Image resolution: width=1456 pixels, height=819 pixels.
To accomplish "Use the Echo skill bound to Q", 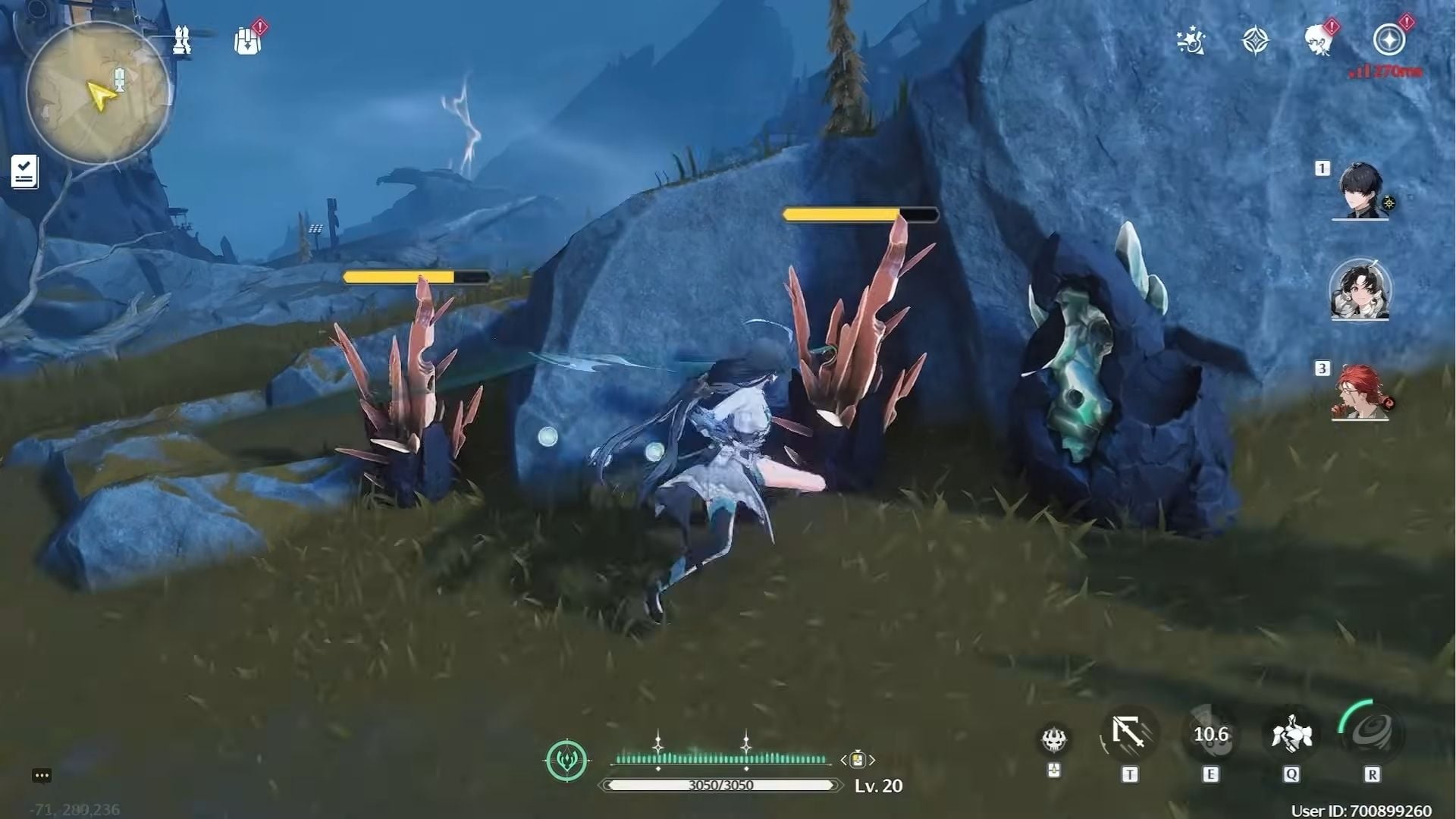I will pos(1293,733).
